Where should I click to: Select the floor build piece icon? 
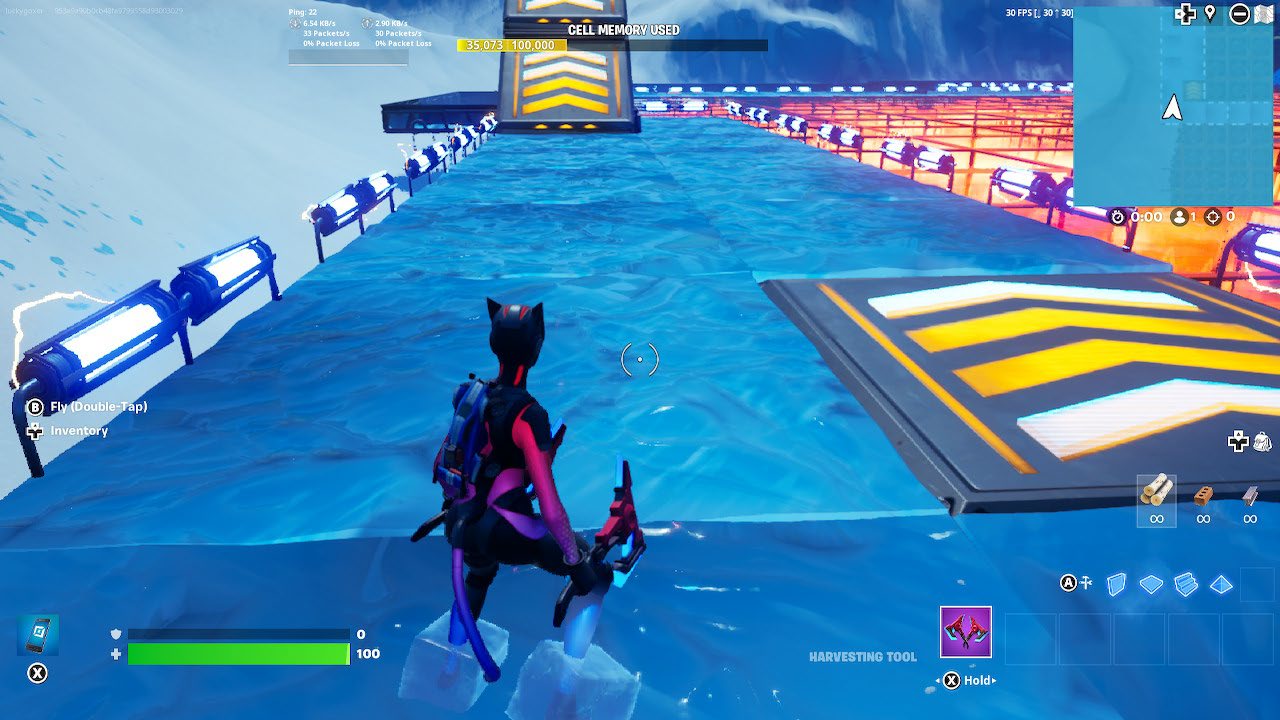1150,584
